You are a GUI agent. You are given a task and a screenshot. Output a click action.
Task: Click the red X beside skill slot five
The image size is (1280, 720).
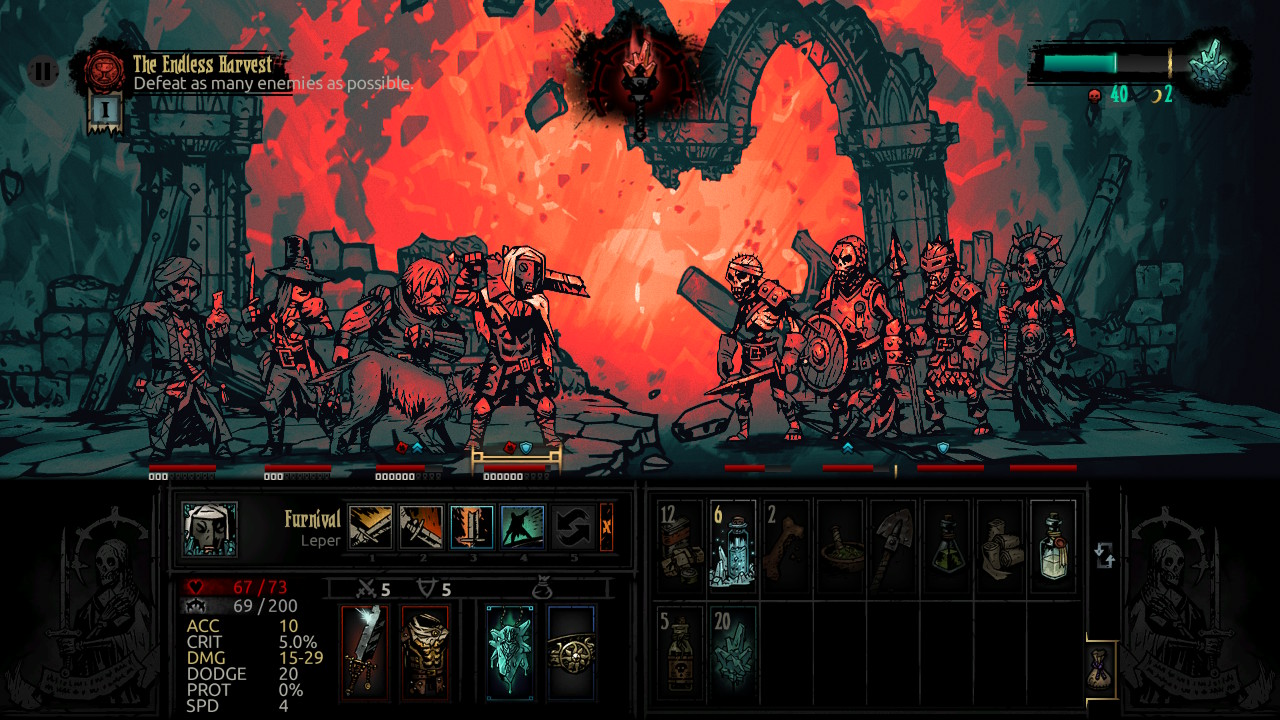(x=607, y=527)
